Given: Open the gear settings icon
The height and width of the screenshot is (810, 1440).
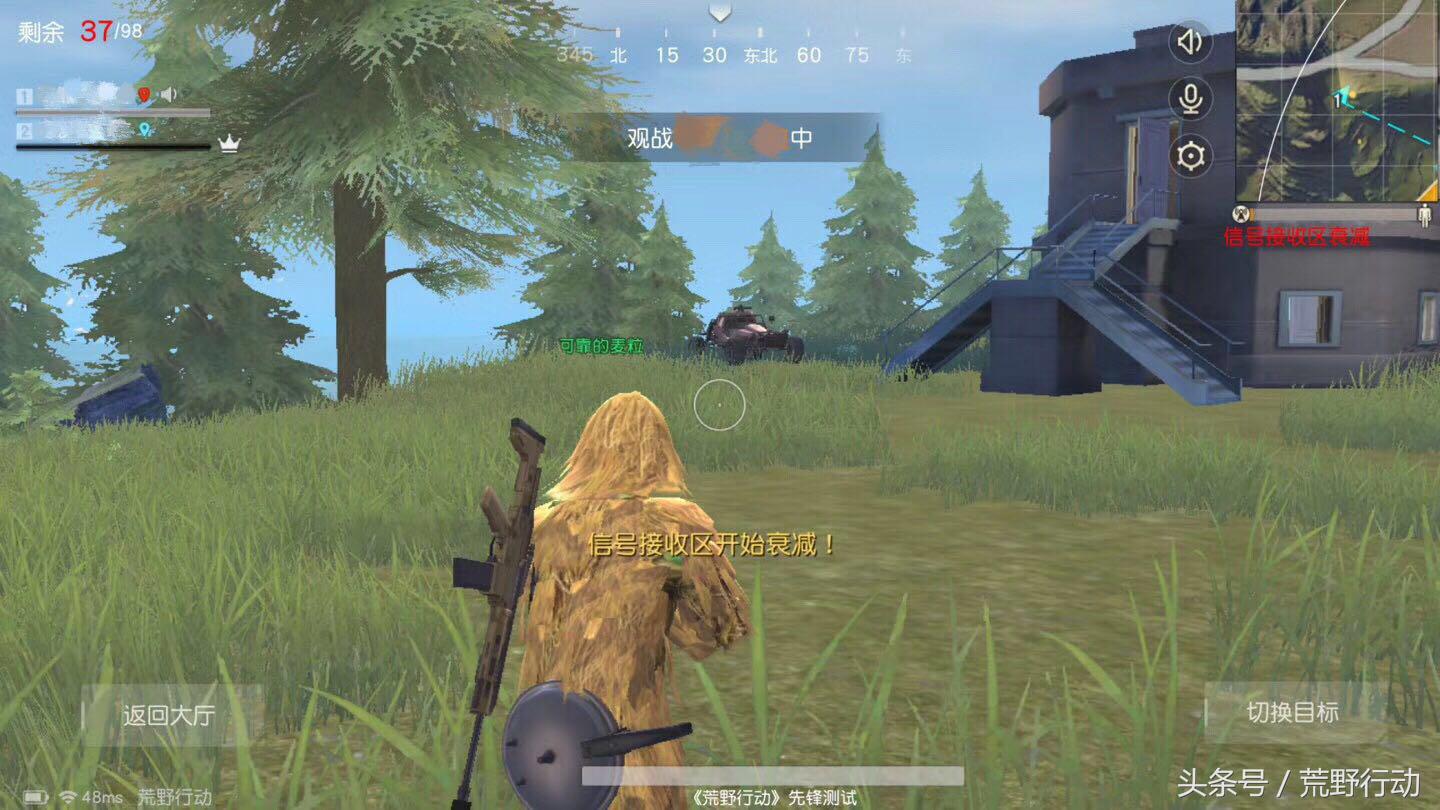Looking at the screenshot, I should click(x=1190, y=156).
